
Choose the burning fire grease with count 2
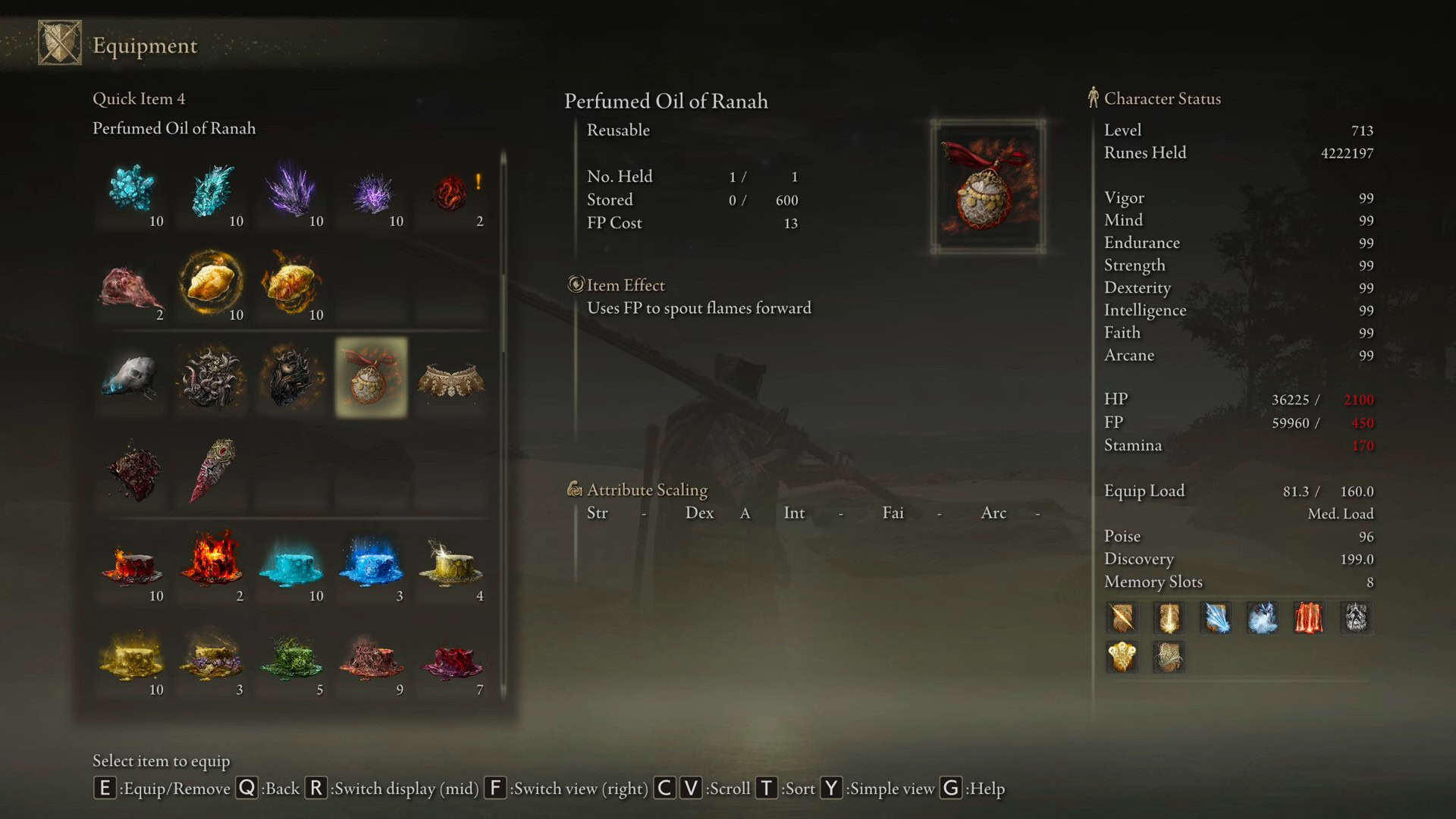click(x=212, y=563)
